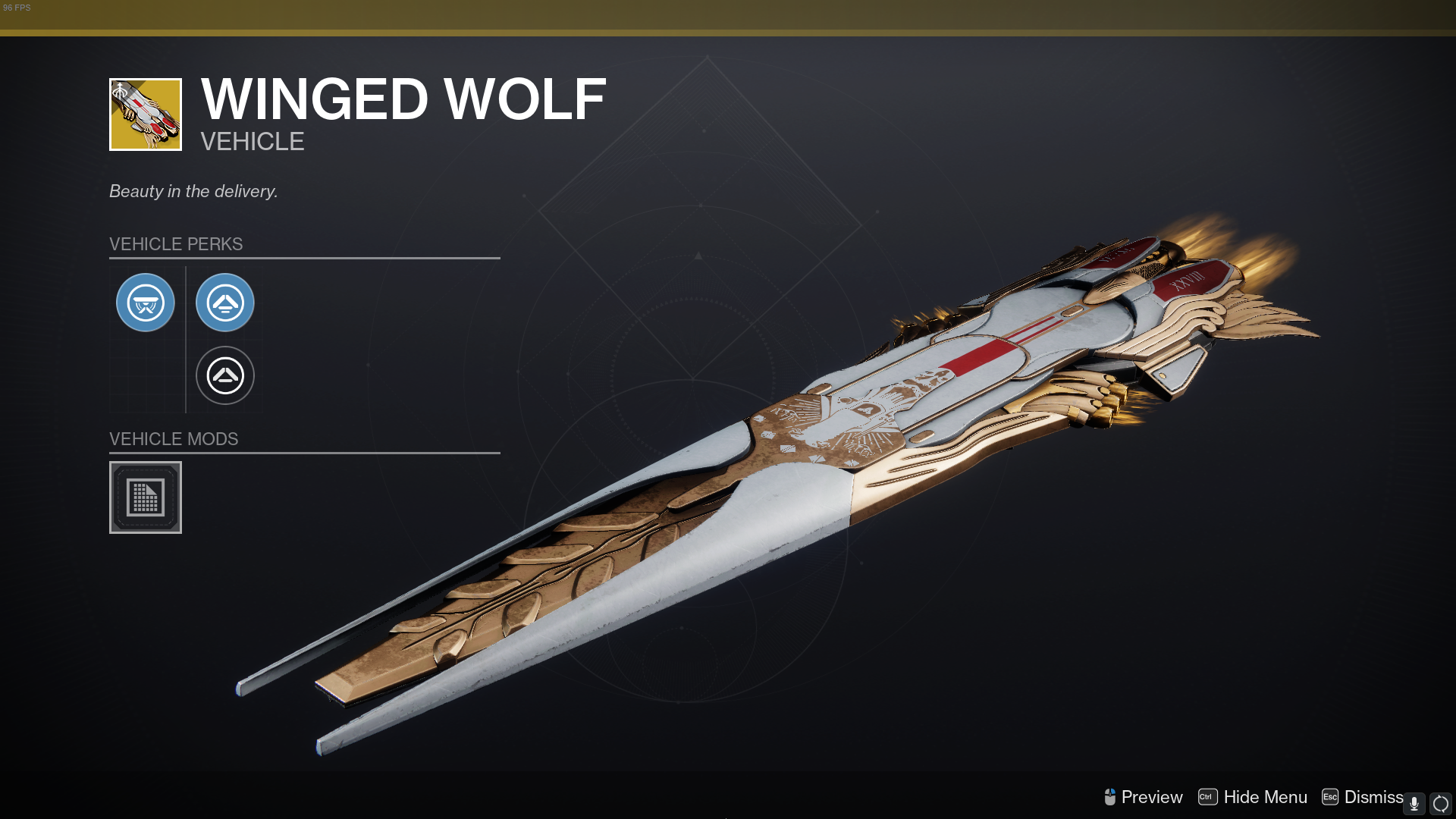Select the Winged Wolf item thumbnail icon
The image size is (1456, 819).
pyautogui.click(x=145, y=115)
